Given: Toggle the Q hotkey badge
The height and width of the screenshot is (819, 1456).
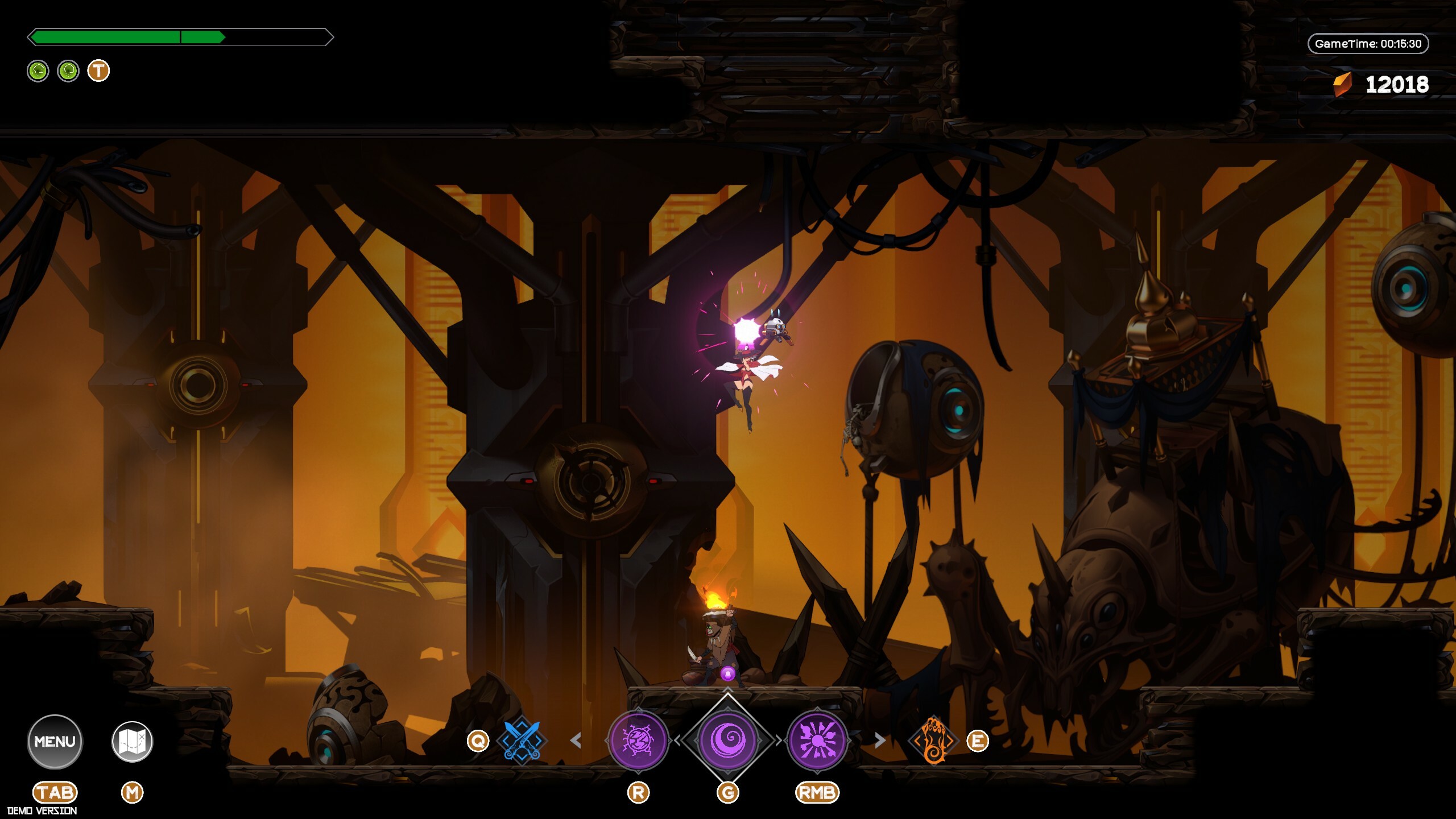Looking at the screenshot, I should pos(478,741).
